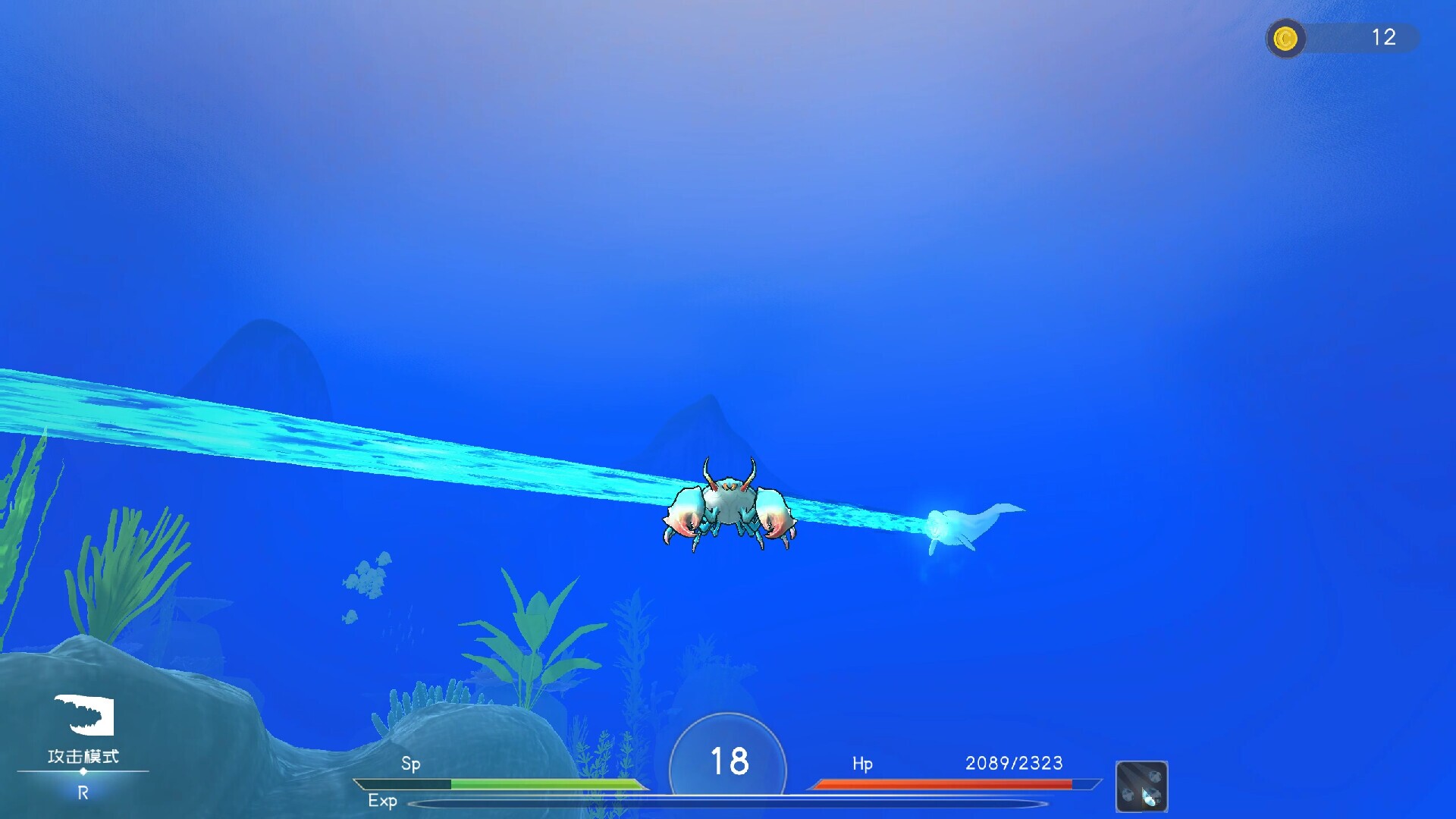1456x819 pixels.
Task: Click the Hp label on the HUD
Action: pos(861,766)
